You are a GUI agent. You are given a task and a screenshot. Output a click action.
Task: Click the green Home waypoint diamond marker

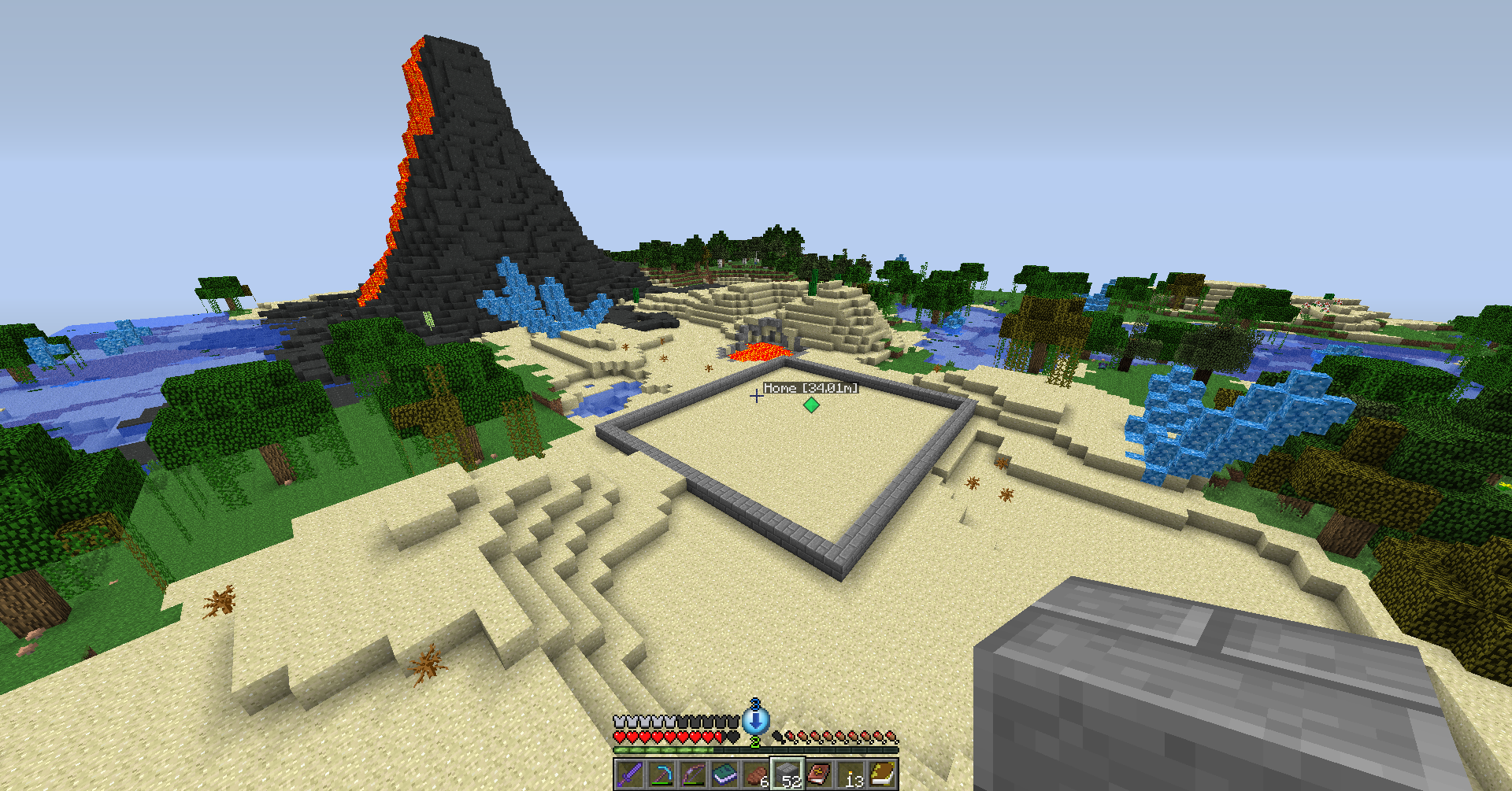click(811, 405)
